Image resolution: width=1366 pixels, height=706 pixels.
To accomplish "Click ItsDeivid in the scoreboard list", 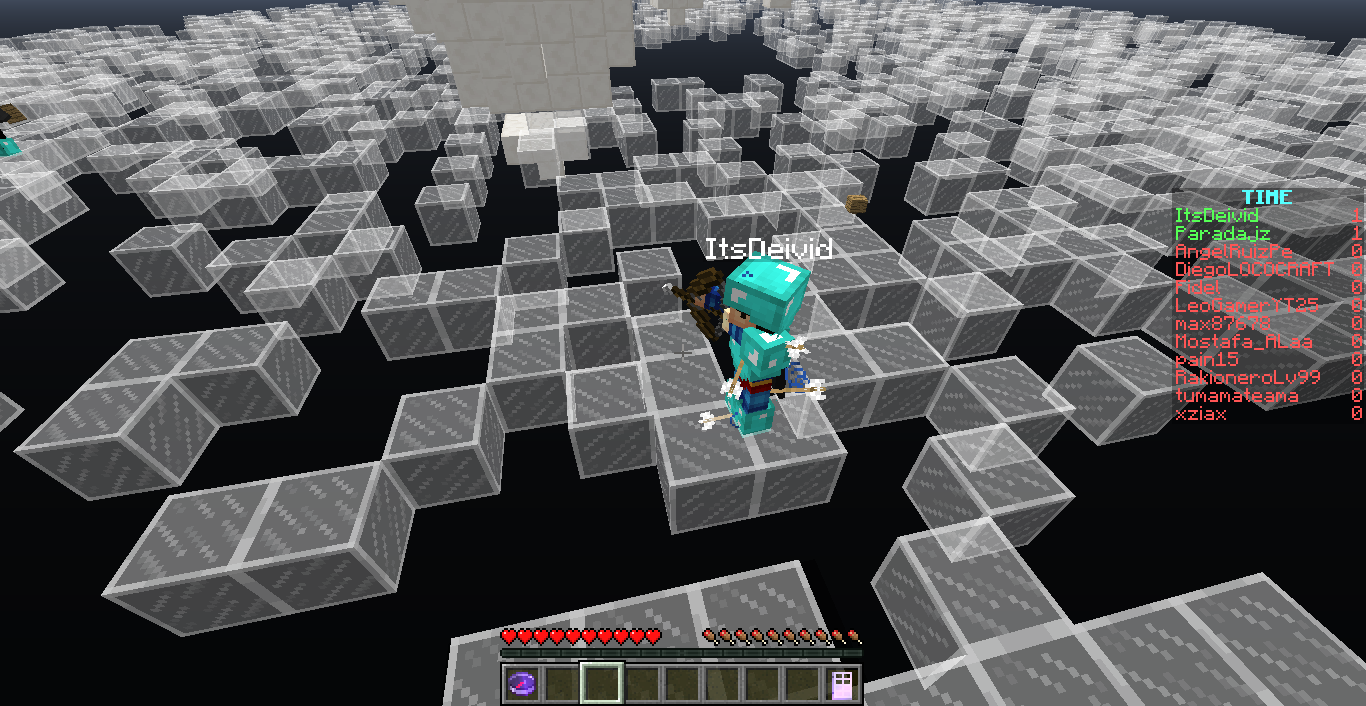I will (1216, 215).
